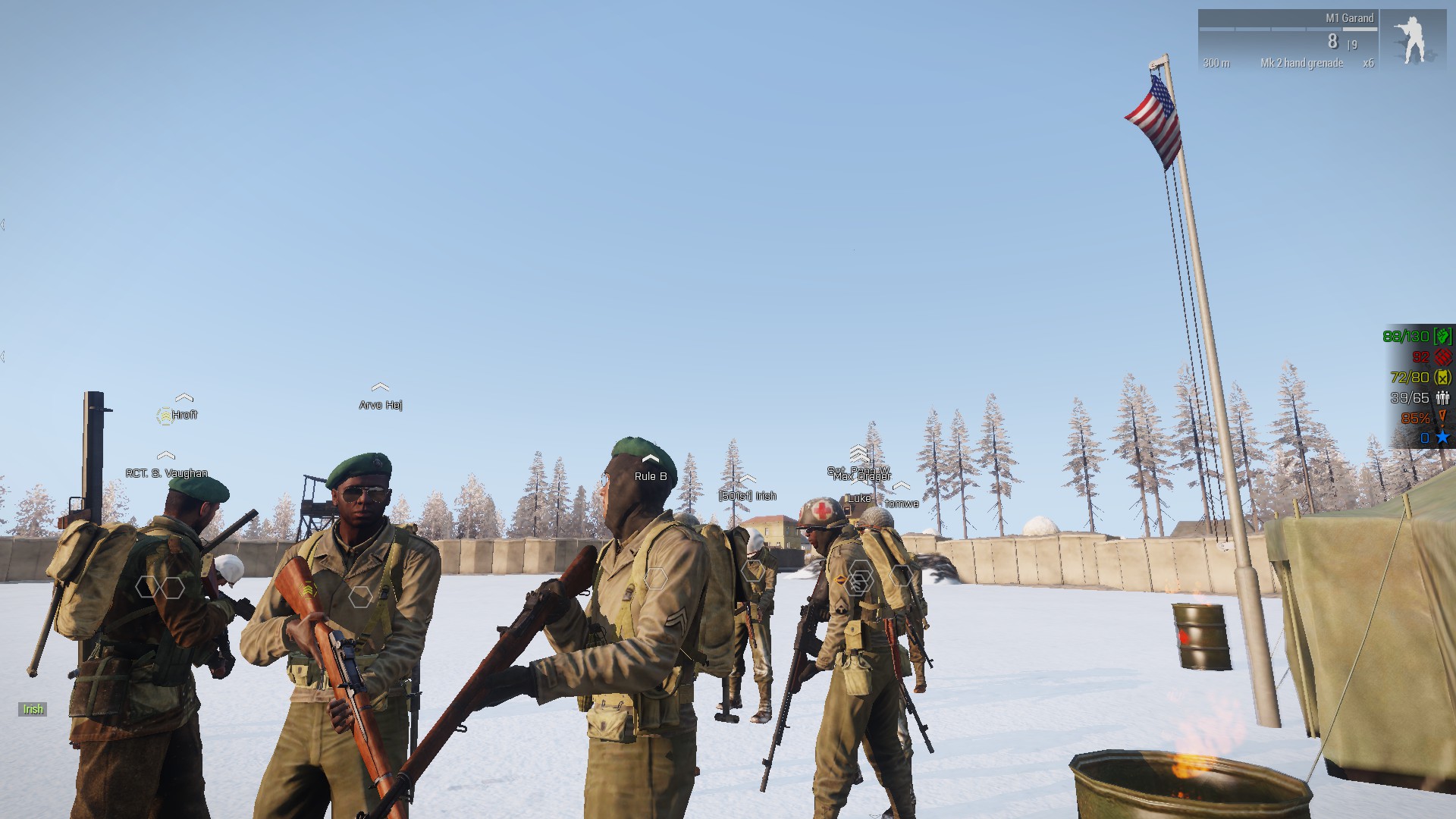Select the M1 Garand weapon label
The width and height of the screenshot is (1456, 819).
1349,18
